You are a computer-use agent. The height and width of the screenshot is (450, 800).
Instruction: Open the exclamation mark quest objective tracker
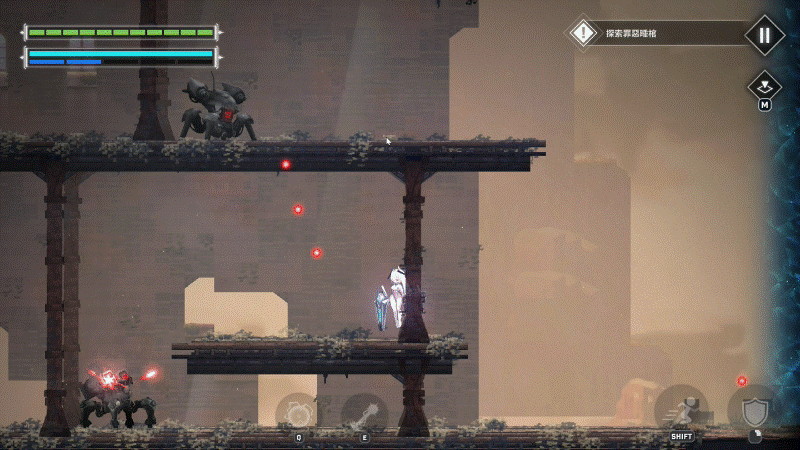(x=583, y=33)
